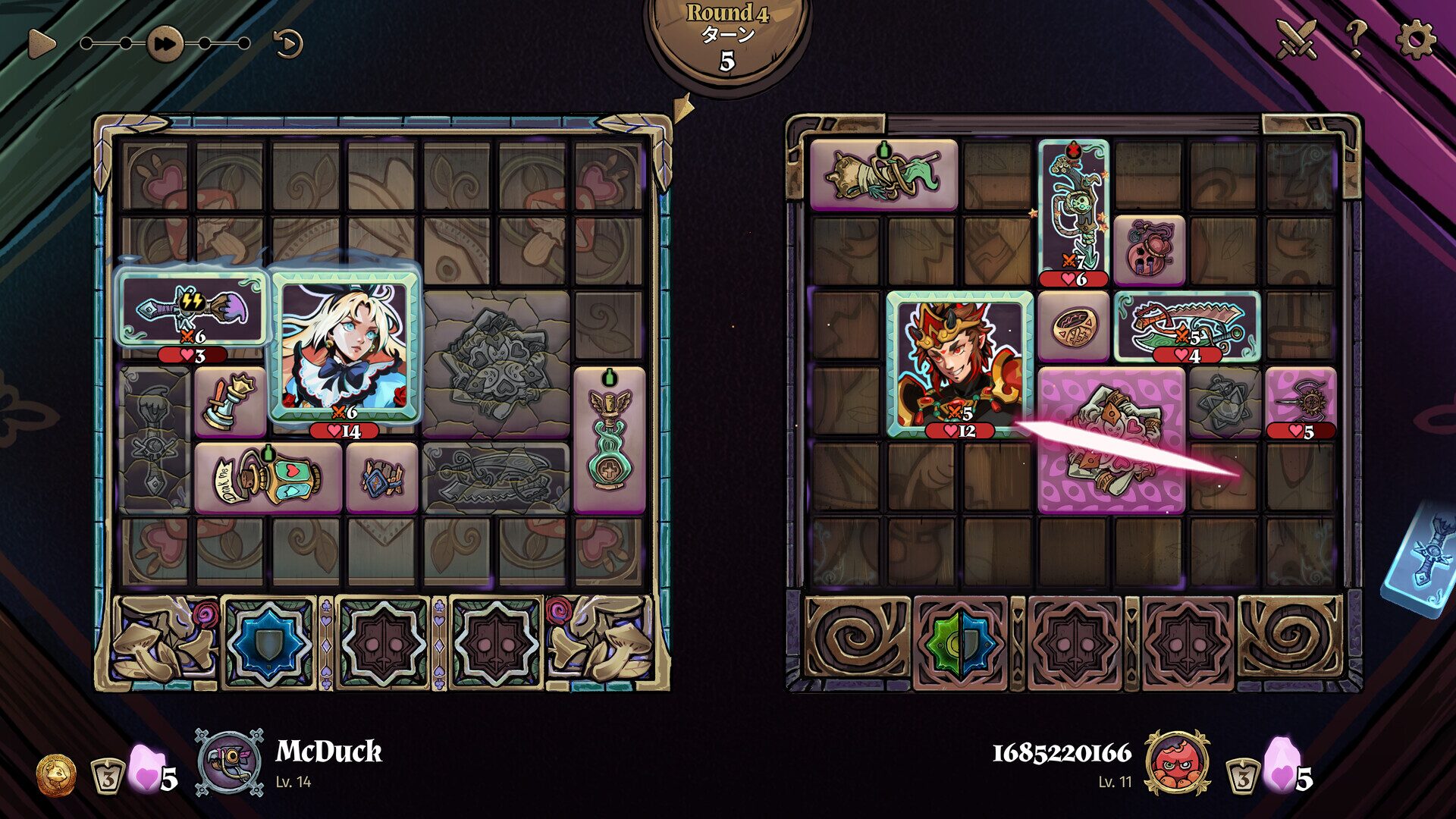This screenshot has width=1456, height=819.
Task: Open the gear settings menu
Action: (1415, 38)
